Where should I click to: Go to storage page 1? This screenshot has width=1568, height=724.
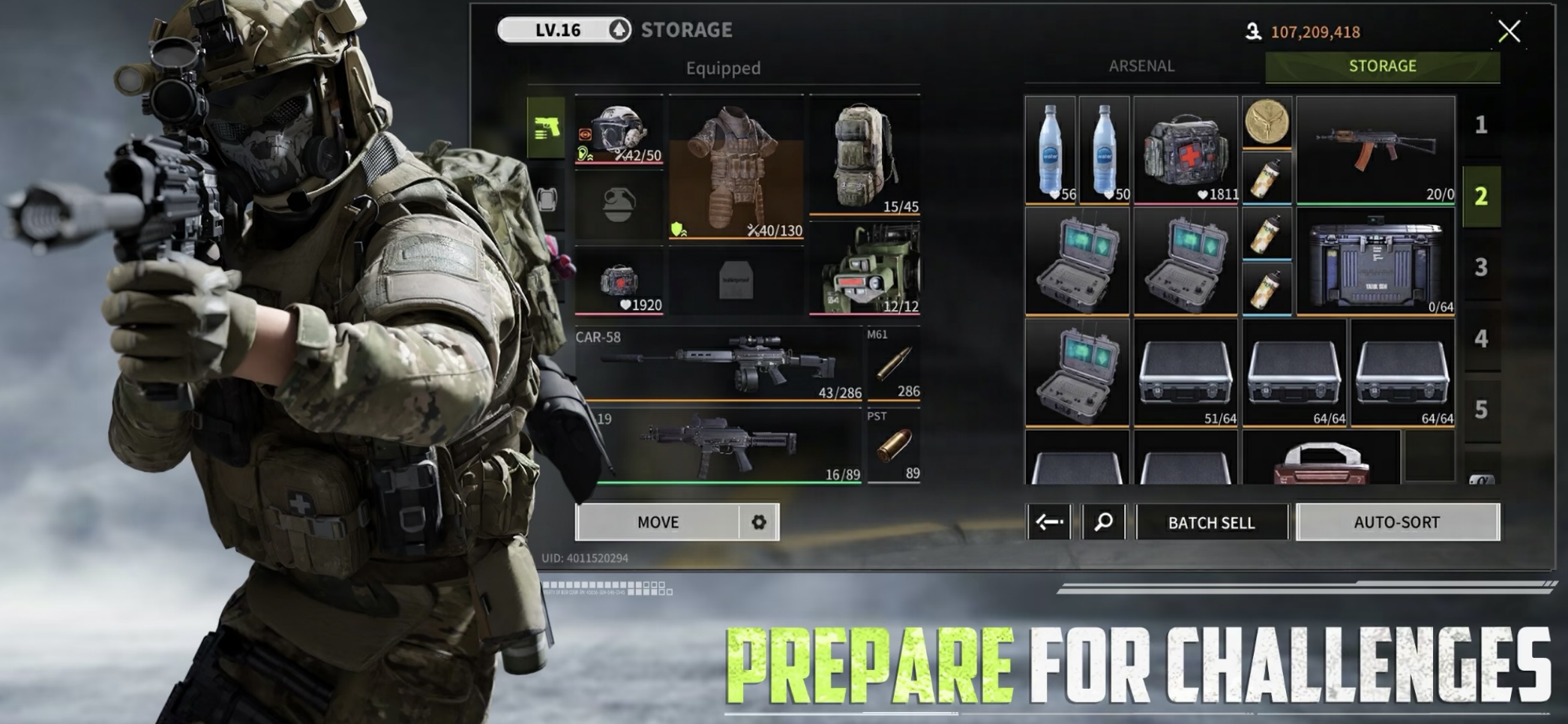tap(1481, 125)
